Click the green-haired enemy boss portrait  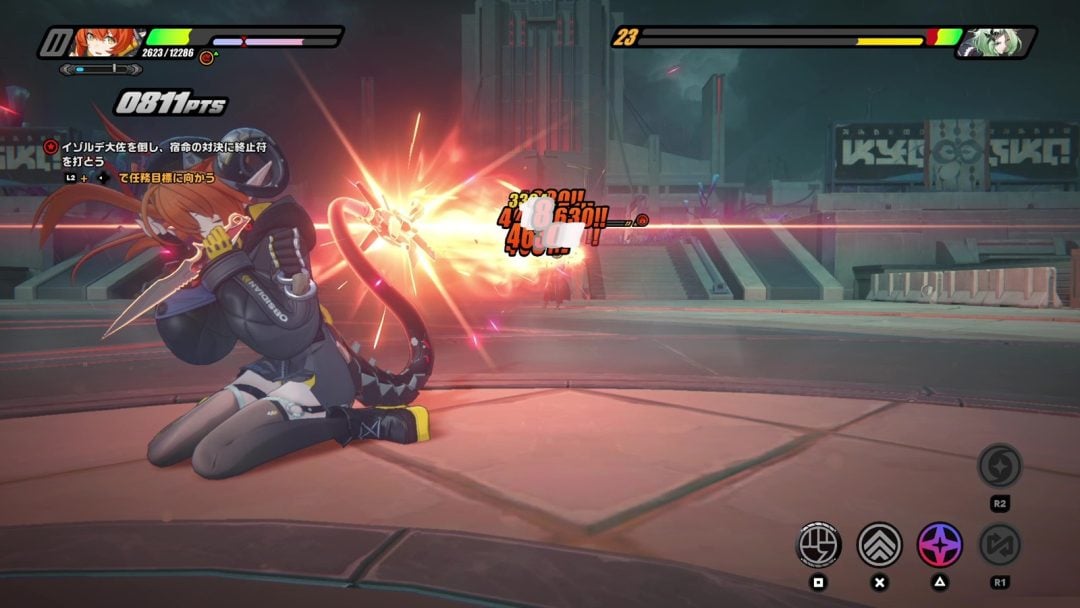point(984,42)
